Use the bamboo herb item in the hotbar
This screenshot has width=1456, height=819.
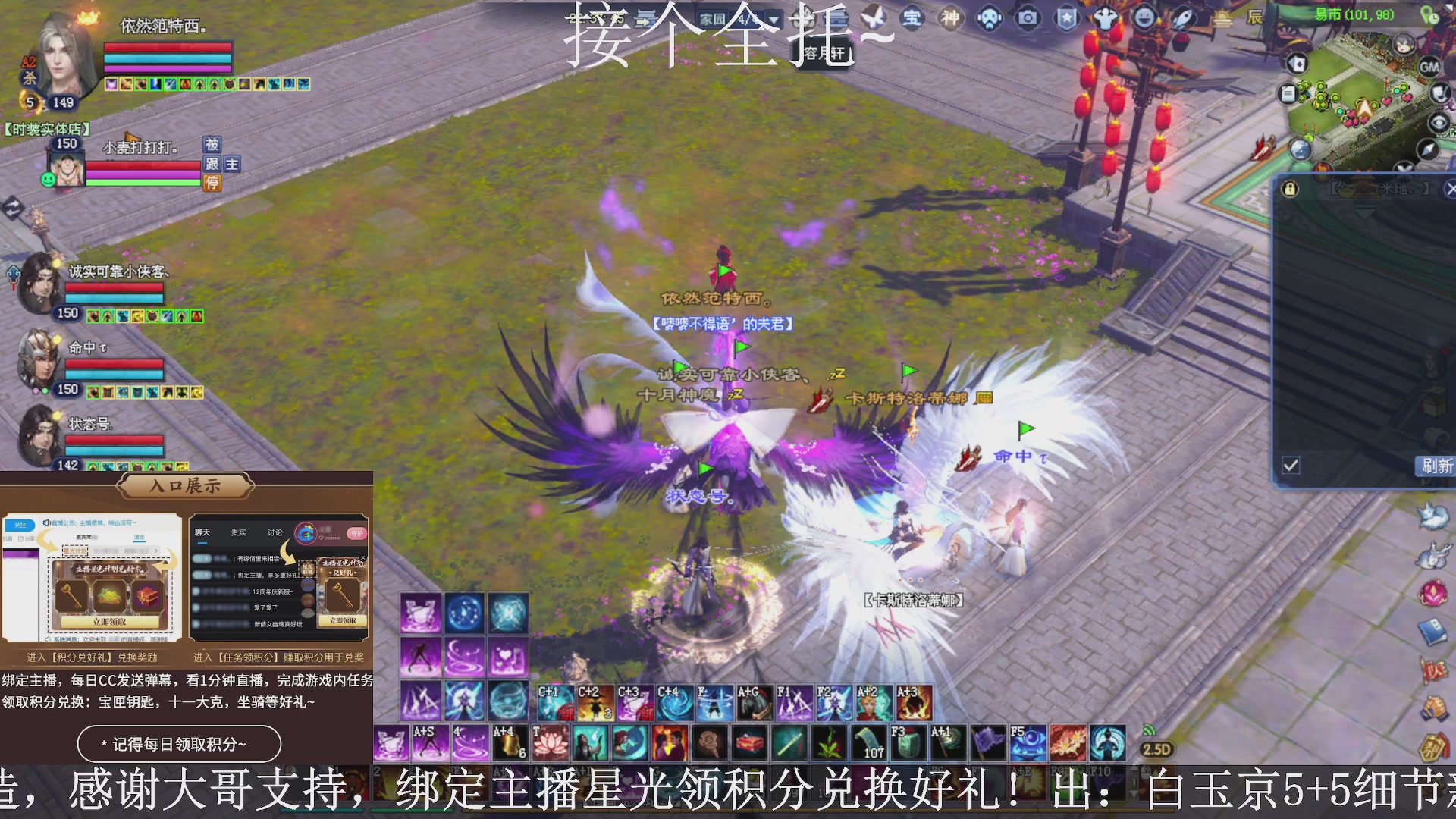click(827, 744)
